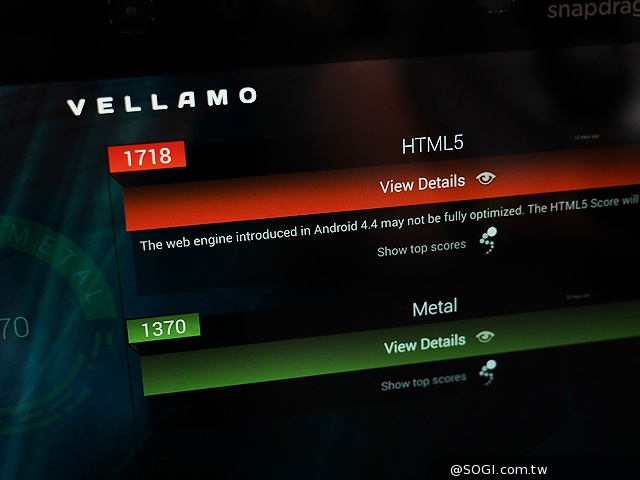Select the HTML5 benchmark heading

[x=432, y=145]
